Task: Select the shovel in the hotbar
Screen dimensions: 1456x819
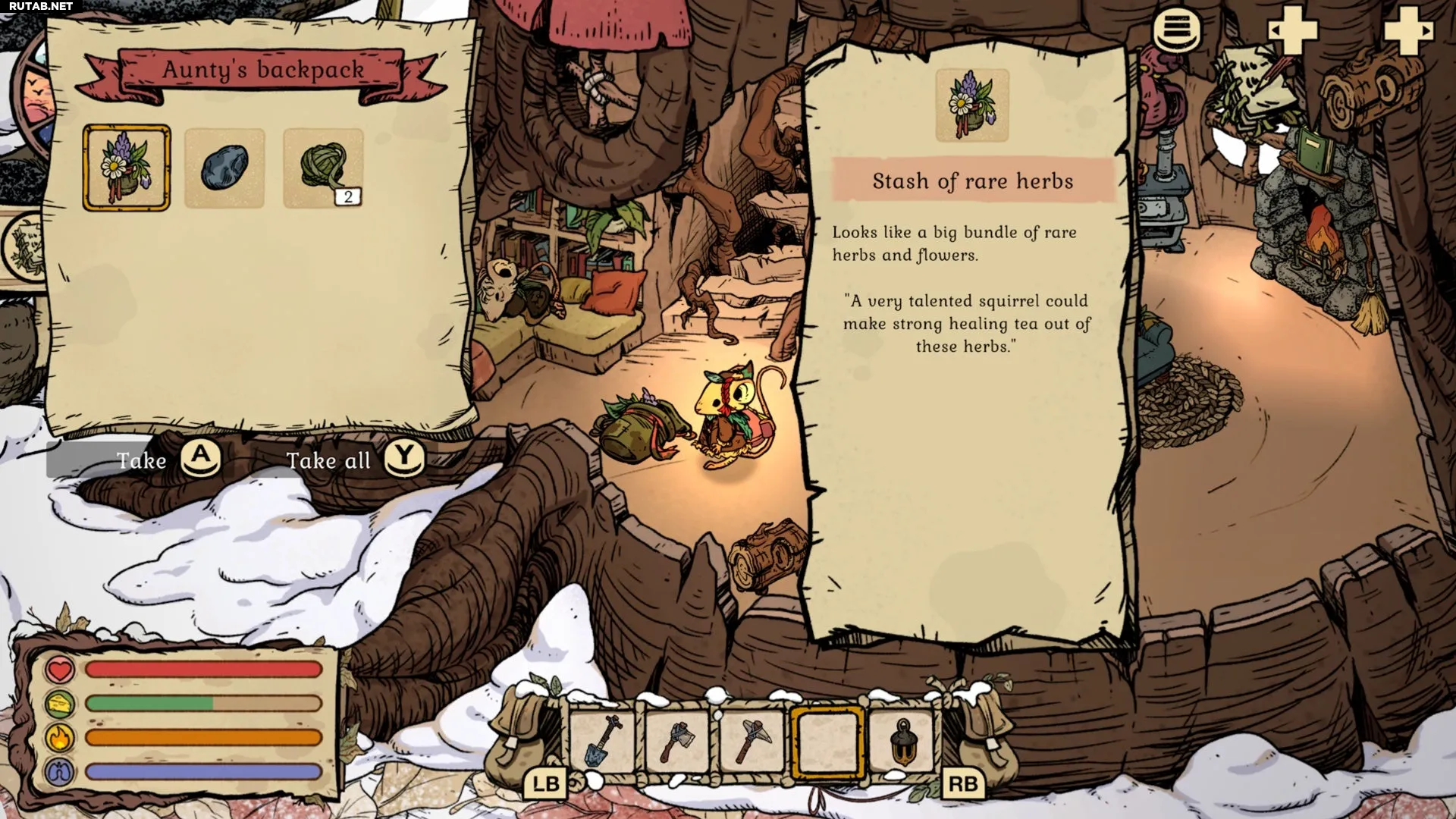Action: 602,740
